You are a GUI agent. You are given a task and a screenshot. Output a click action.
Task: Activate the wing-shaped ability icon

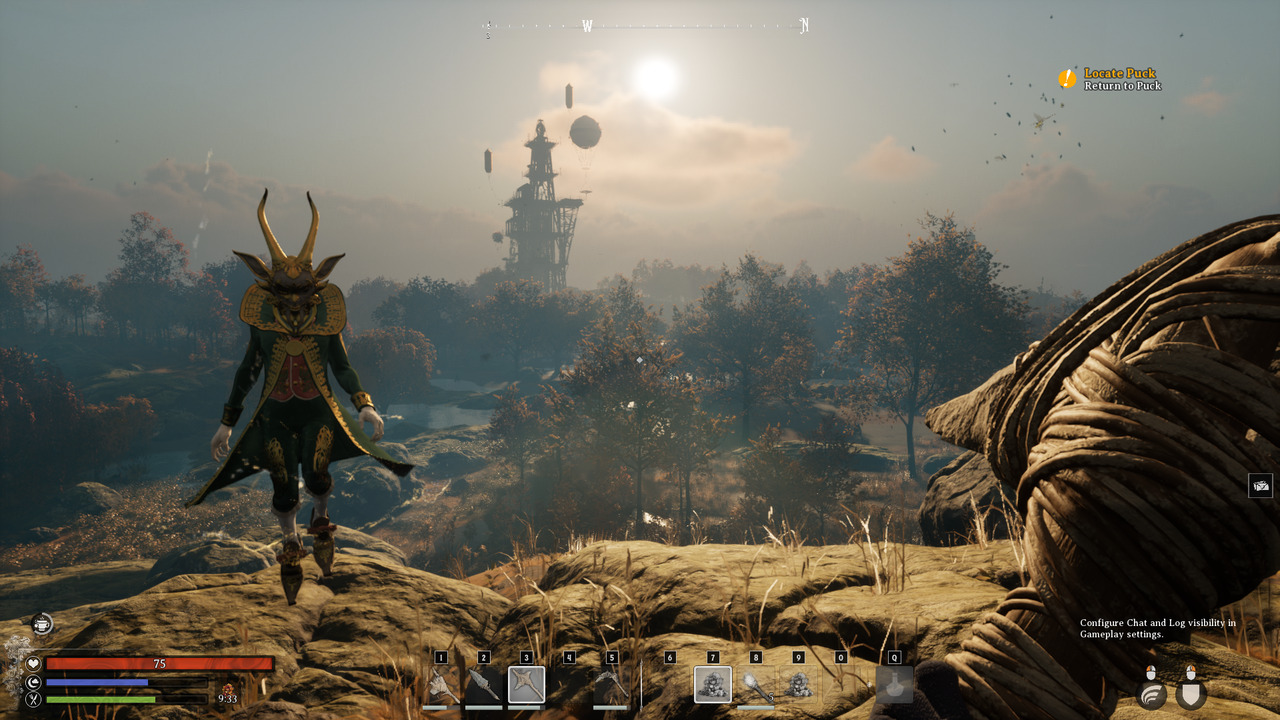pyautogui.click(x=1153, y=694)
